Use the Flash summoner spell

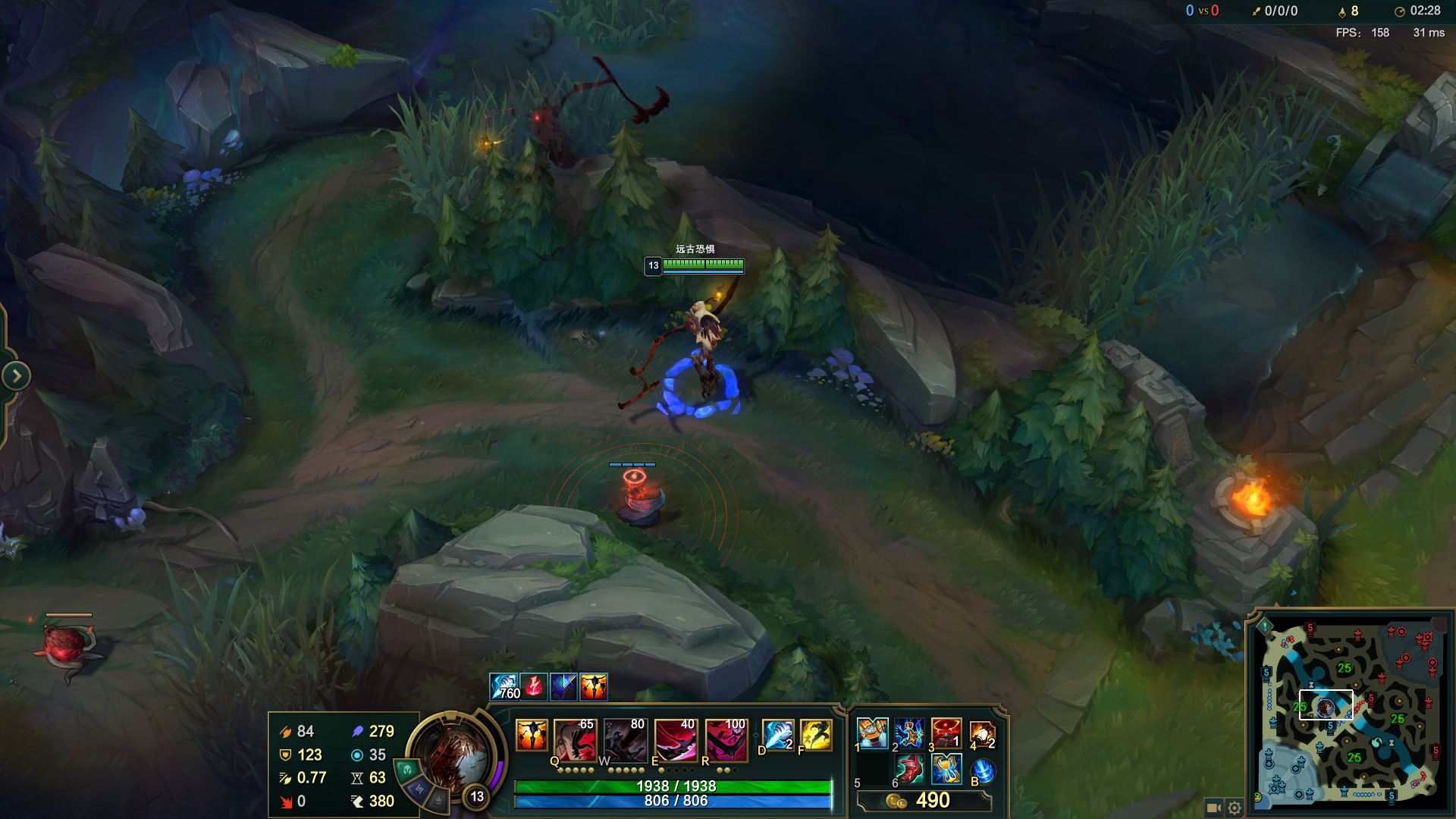[x=816, y=734]
